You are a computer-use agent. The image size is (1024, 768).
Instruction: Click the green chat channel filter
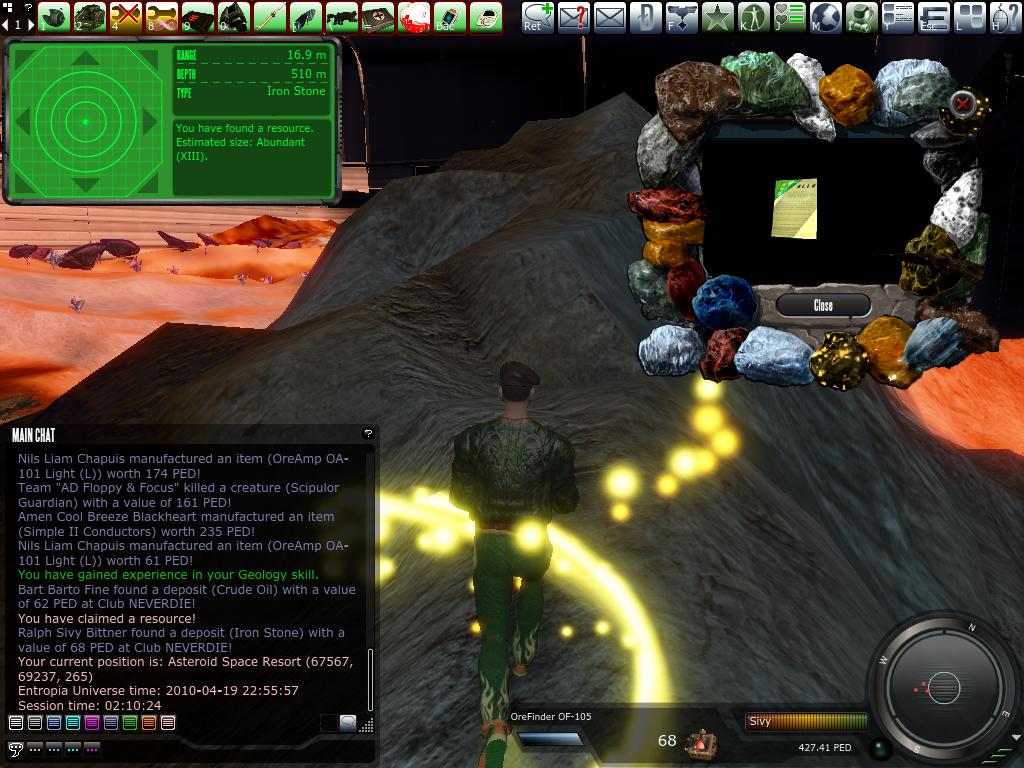pyautogui.click(x=130, y=722)
